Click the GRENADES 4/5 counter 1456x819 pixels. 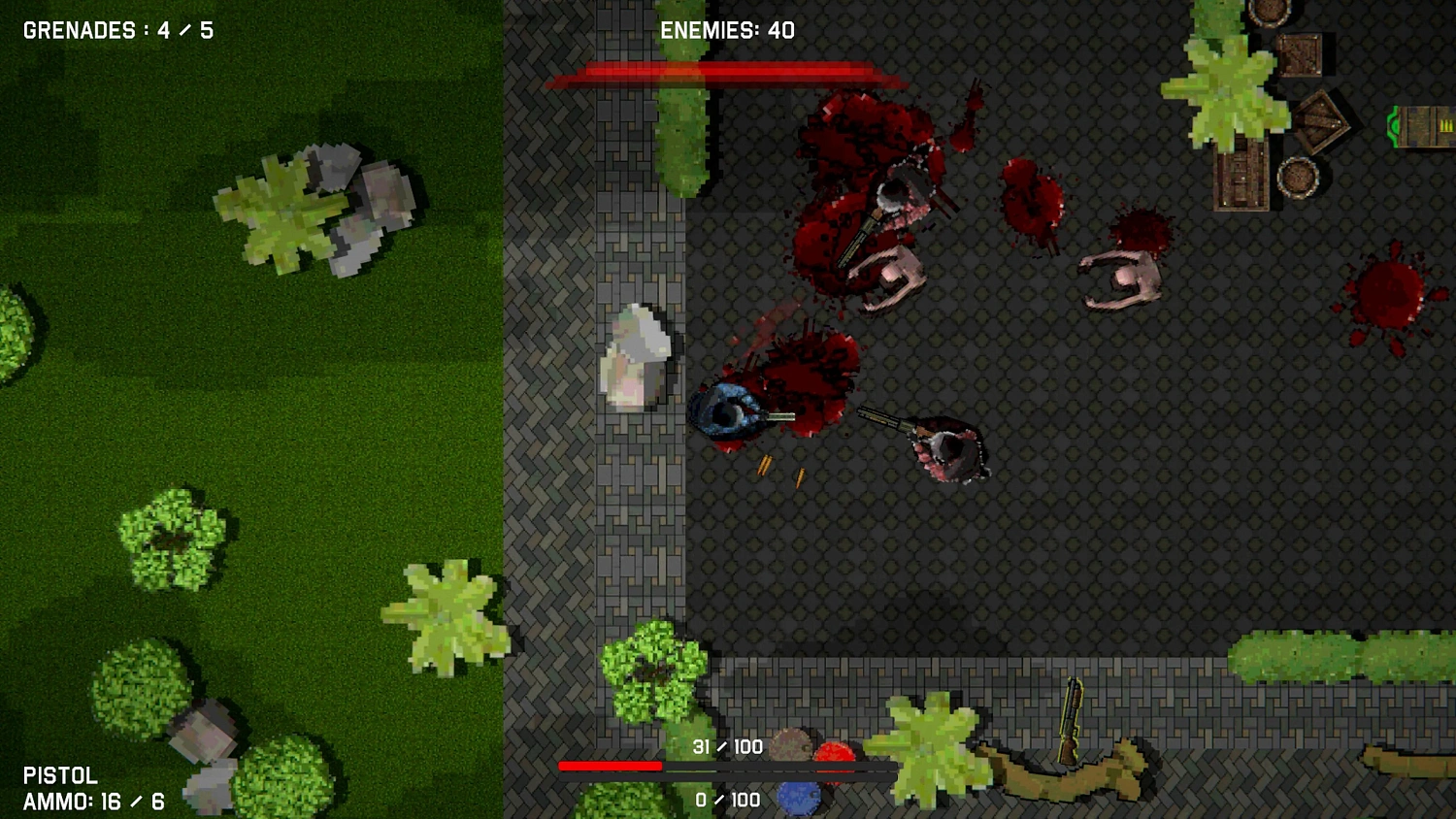click(x=116, y=29)
